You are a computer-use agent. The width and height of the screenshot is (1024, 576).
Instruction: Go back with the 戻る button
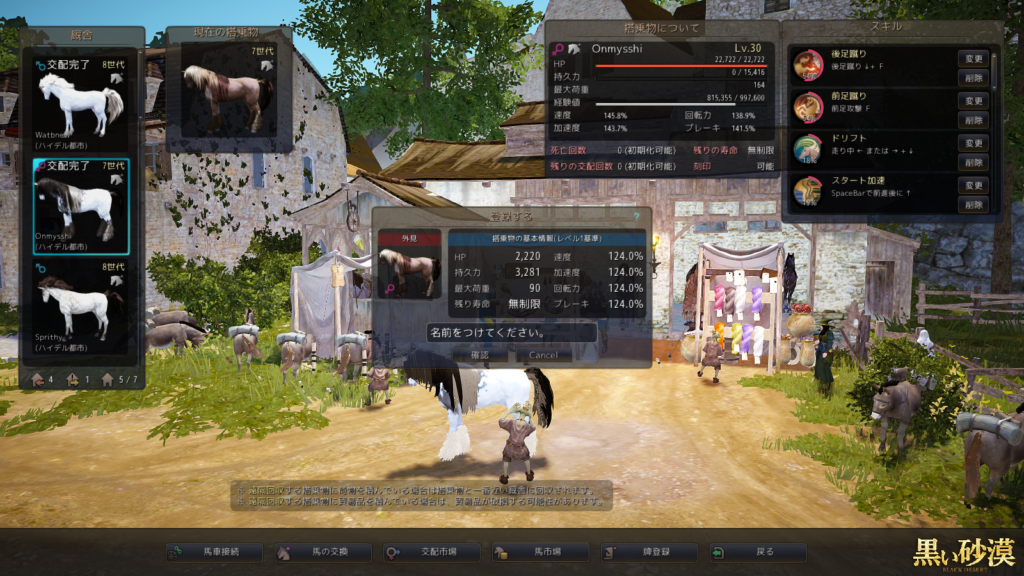pos(755,552)
